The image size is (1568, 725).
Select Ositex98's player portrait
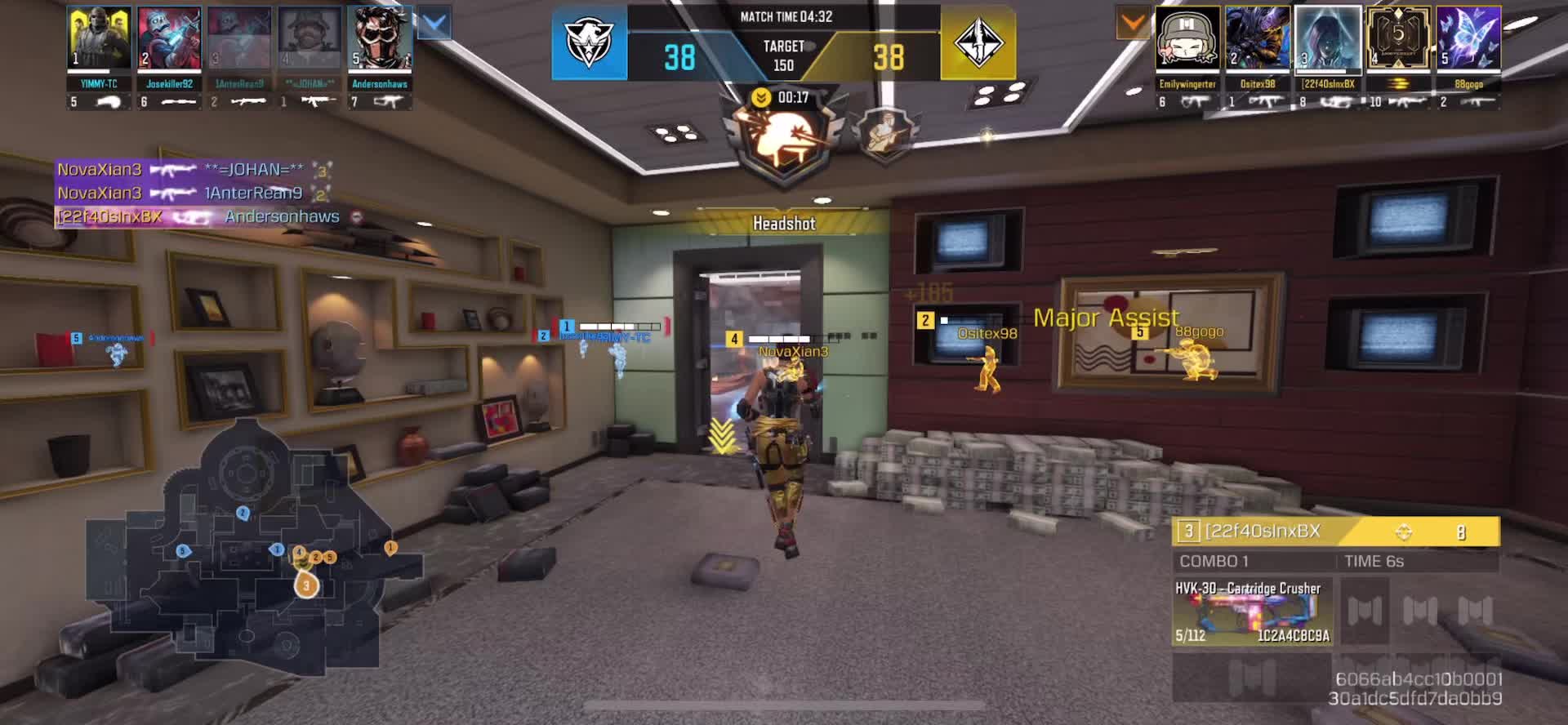click(1258, 38)
